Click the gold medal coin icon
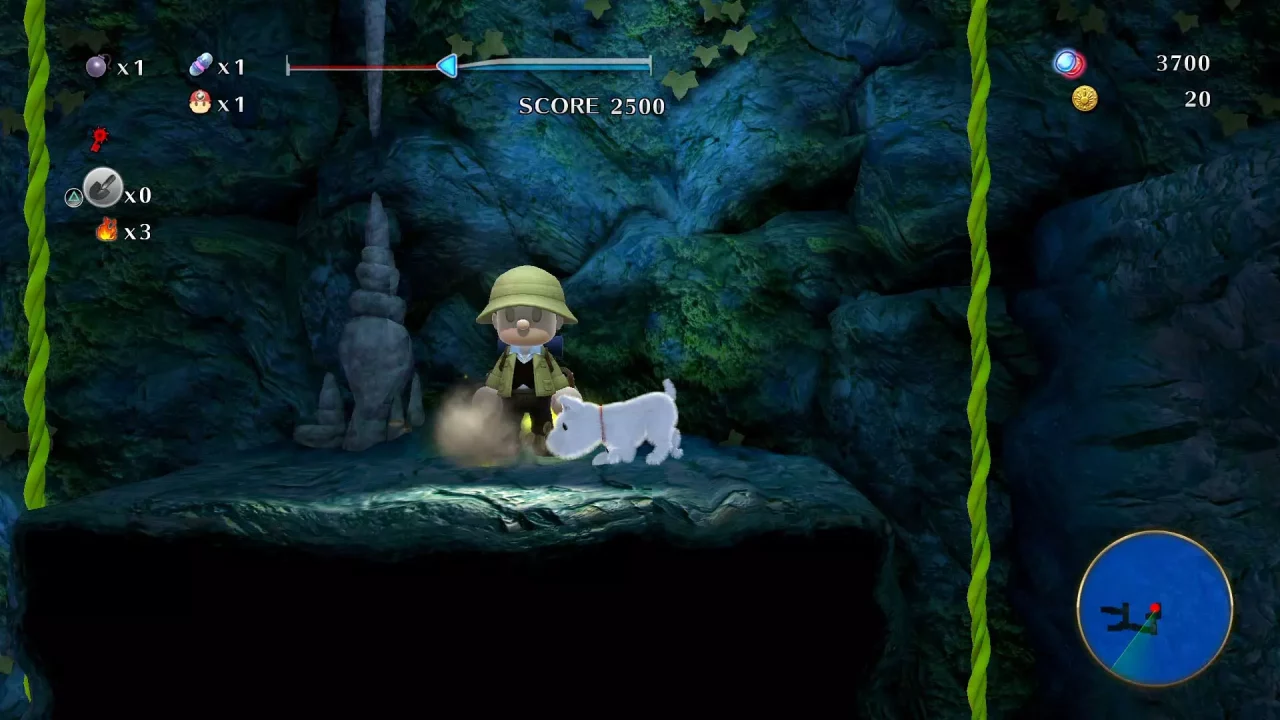1280x720 pixels. point(1083,98)
